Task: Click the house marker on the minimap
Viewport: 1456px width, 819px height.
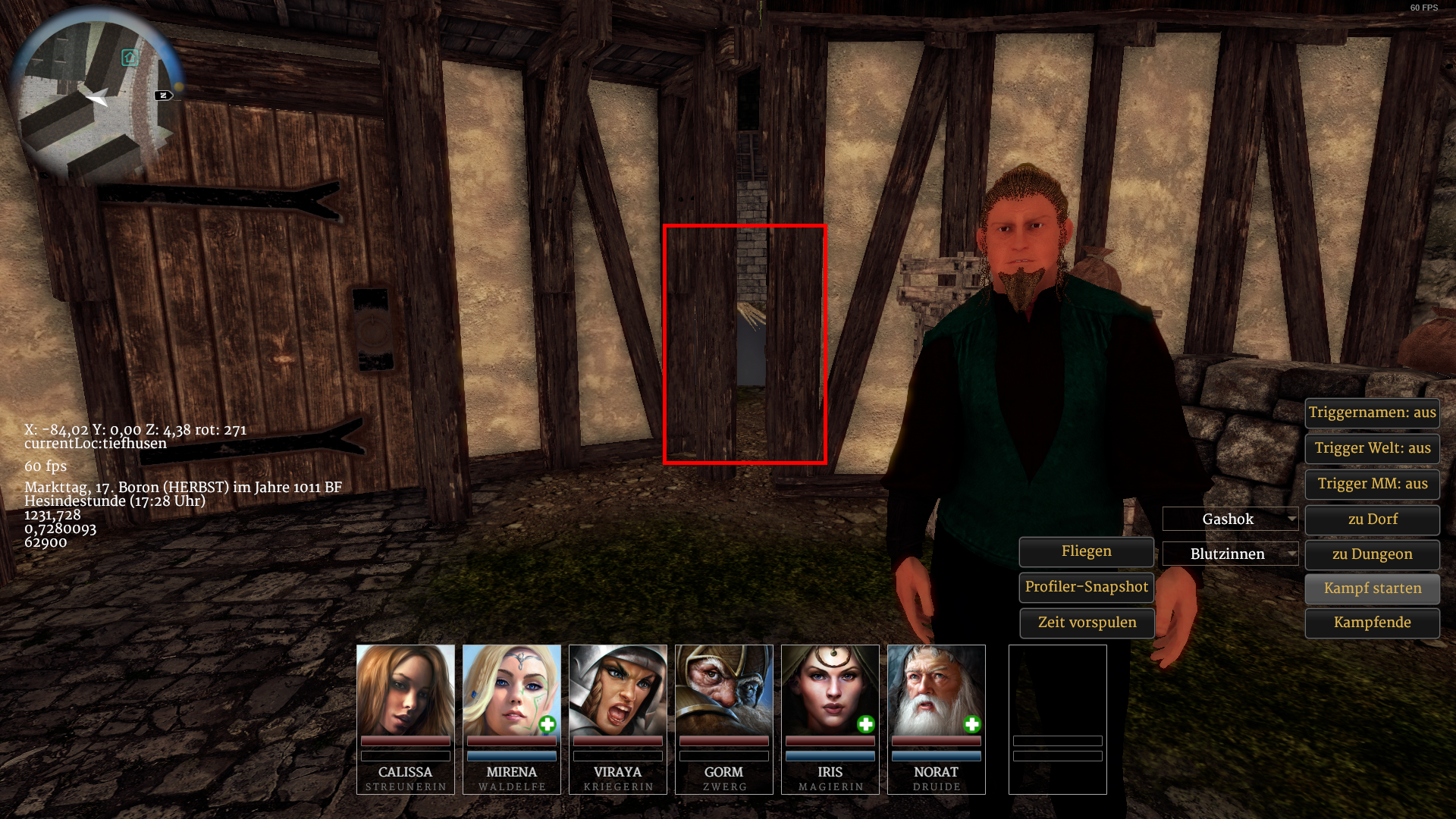Action: (130, 58)
